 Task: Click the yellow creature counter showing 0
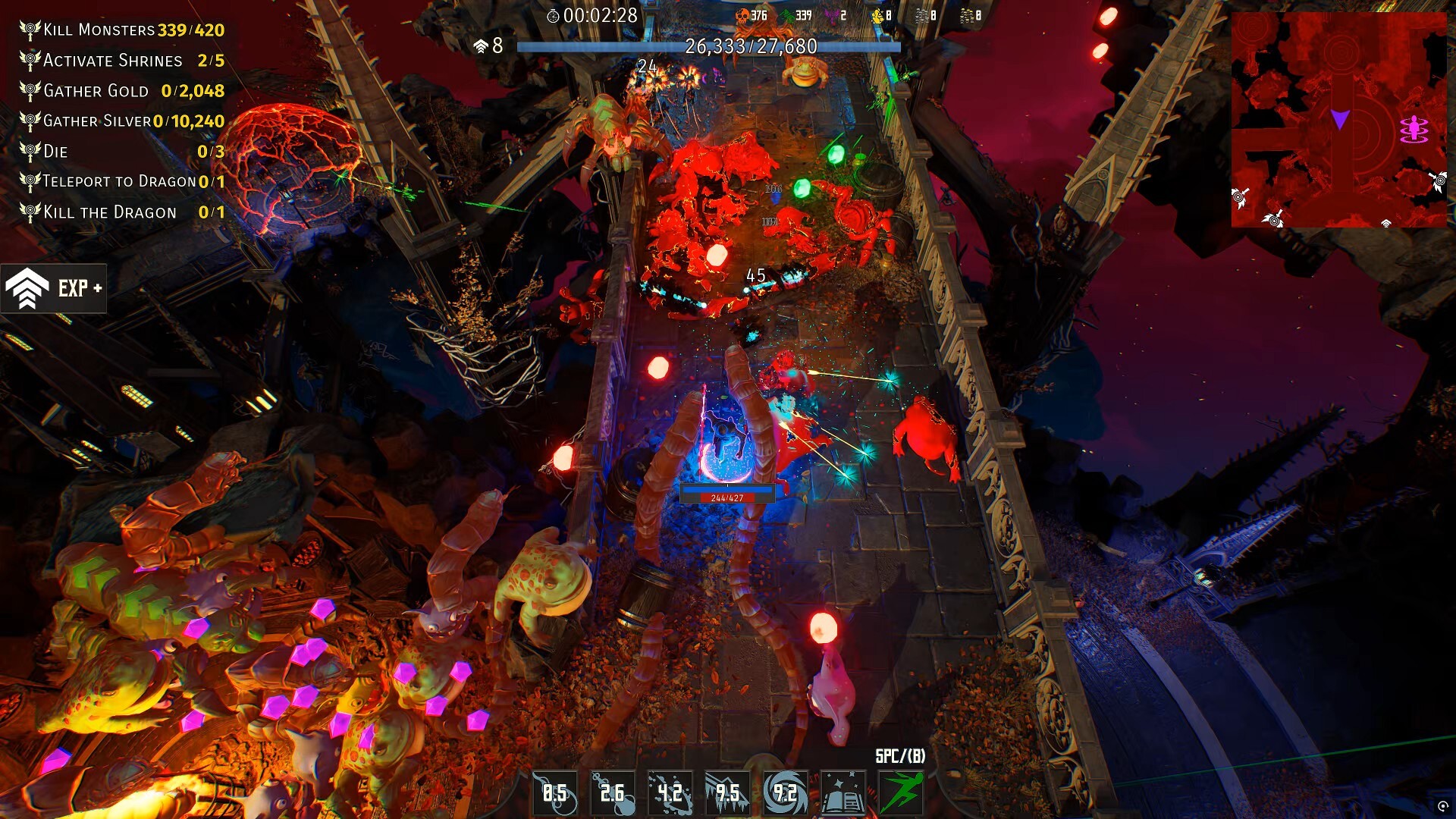click(882, 13)
